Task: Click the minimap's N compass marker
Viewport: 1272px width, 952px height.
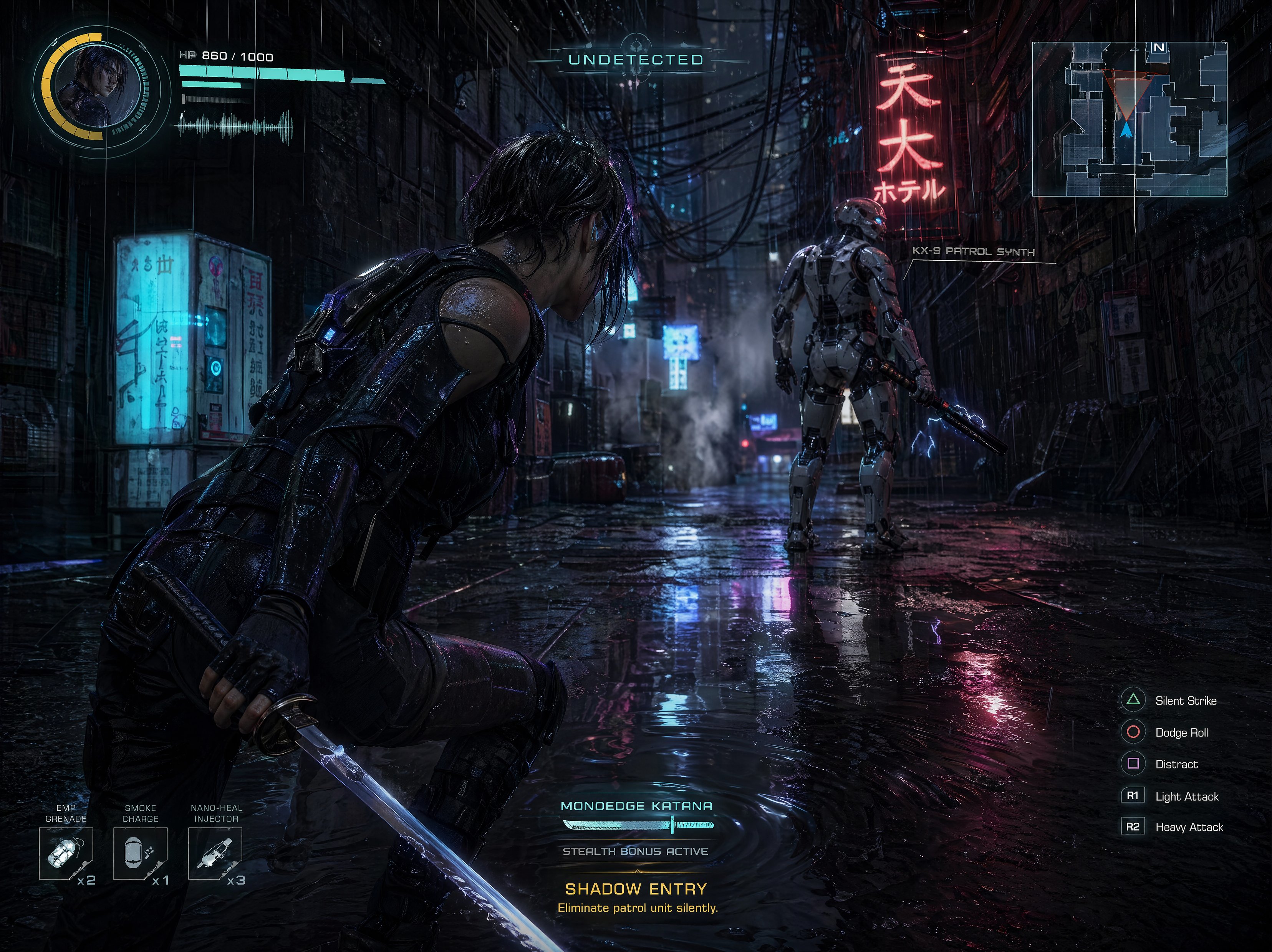Action: pos(1158,48)
